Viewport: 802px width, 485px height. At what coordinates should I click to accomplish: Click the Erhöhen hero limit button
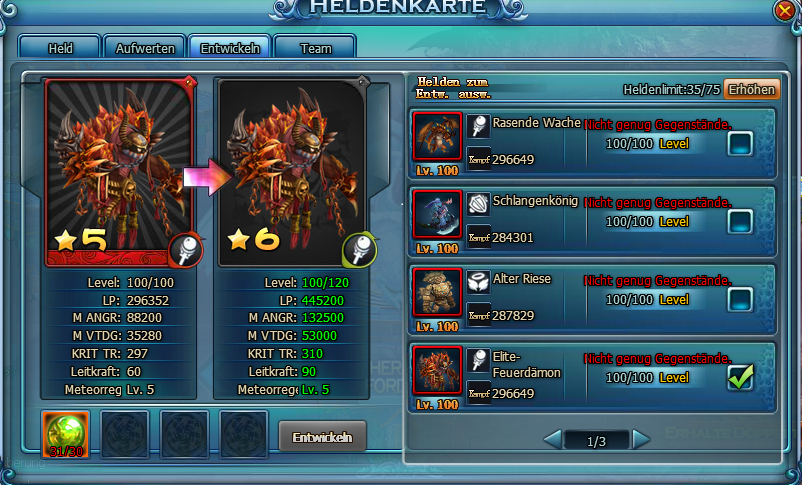[x=752, y=89]
